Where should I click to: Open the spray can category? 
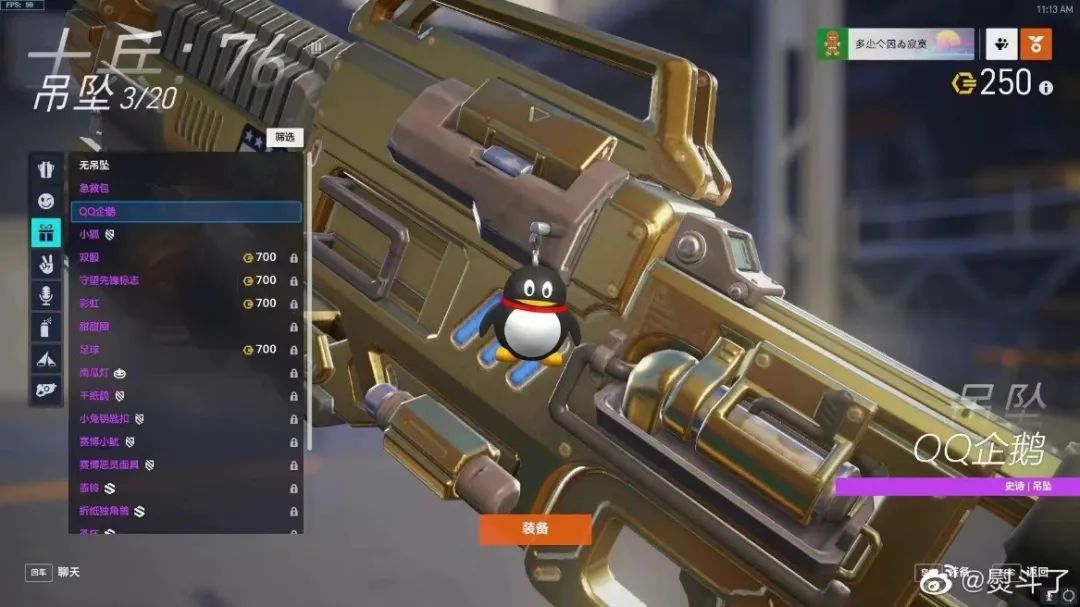[x=46, y=326]
